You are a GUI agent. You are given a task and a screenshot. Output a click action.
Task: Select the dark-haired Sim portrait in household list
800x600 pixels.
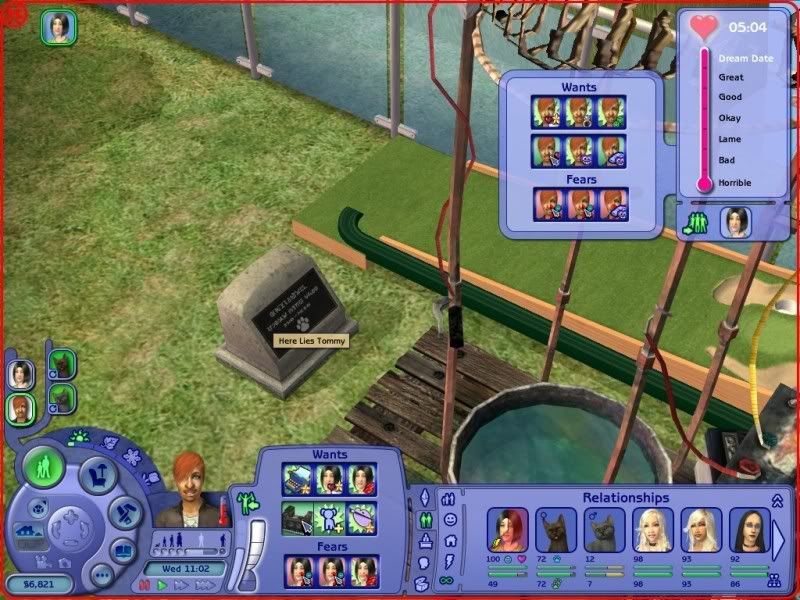point(21,374)
